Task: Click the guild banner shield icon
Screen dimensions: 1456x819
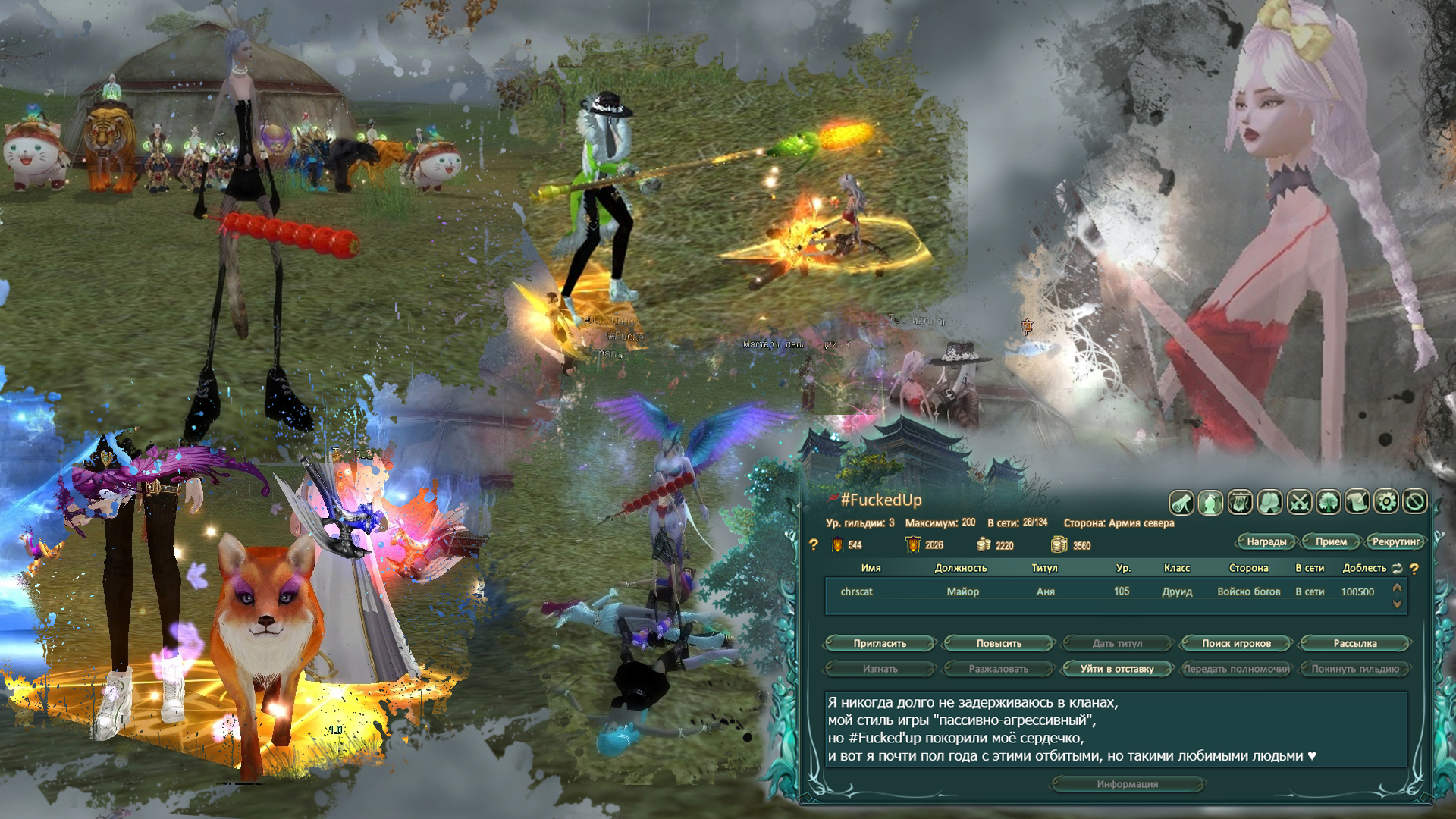Action: pyautogui.click(x=1240, y=502)
